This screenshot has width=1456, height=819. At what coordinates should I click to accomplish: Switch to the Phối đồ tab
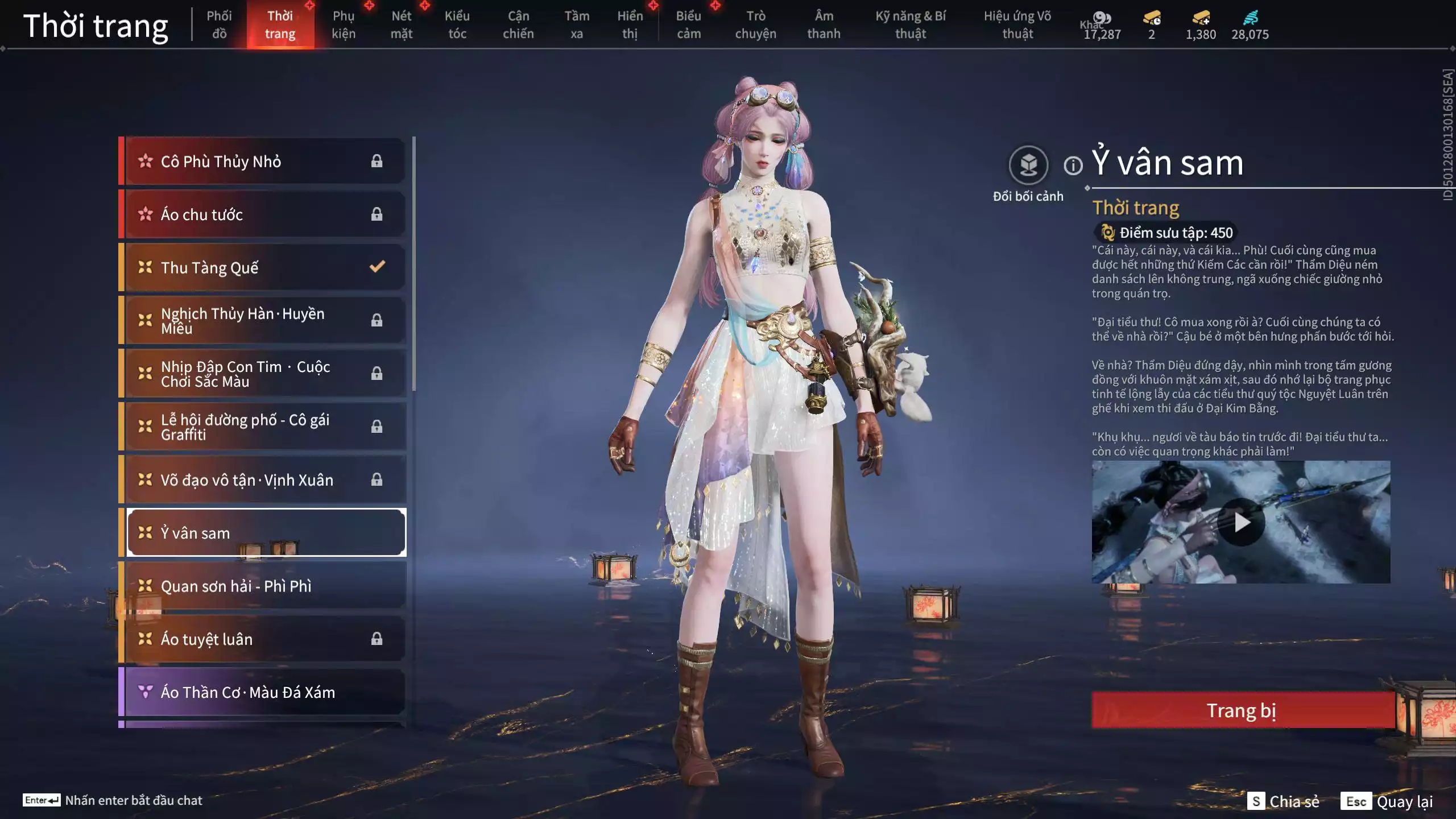[x=219, y=25]
